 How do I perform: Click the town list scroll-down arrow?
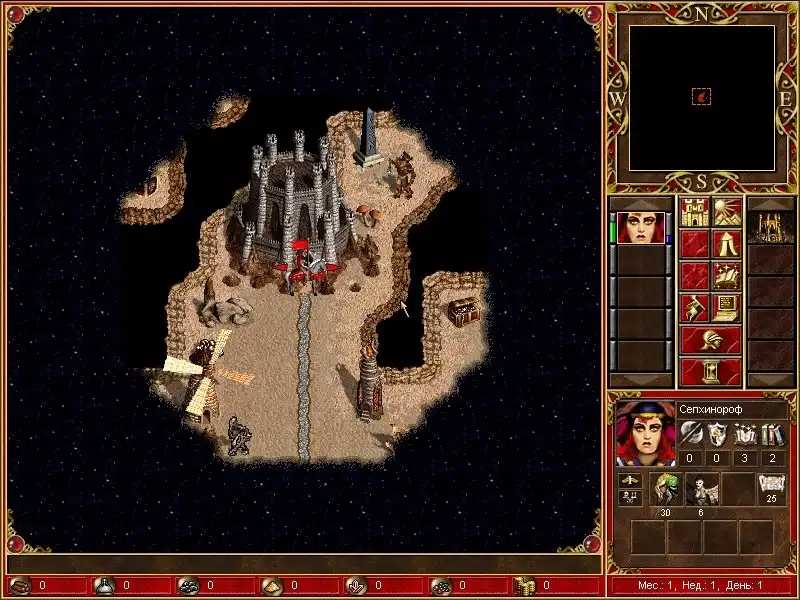(x=770, y=380)
